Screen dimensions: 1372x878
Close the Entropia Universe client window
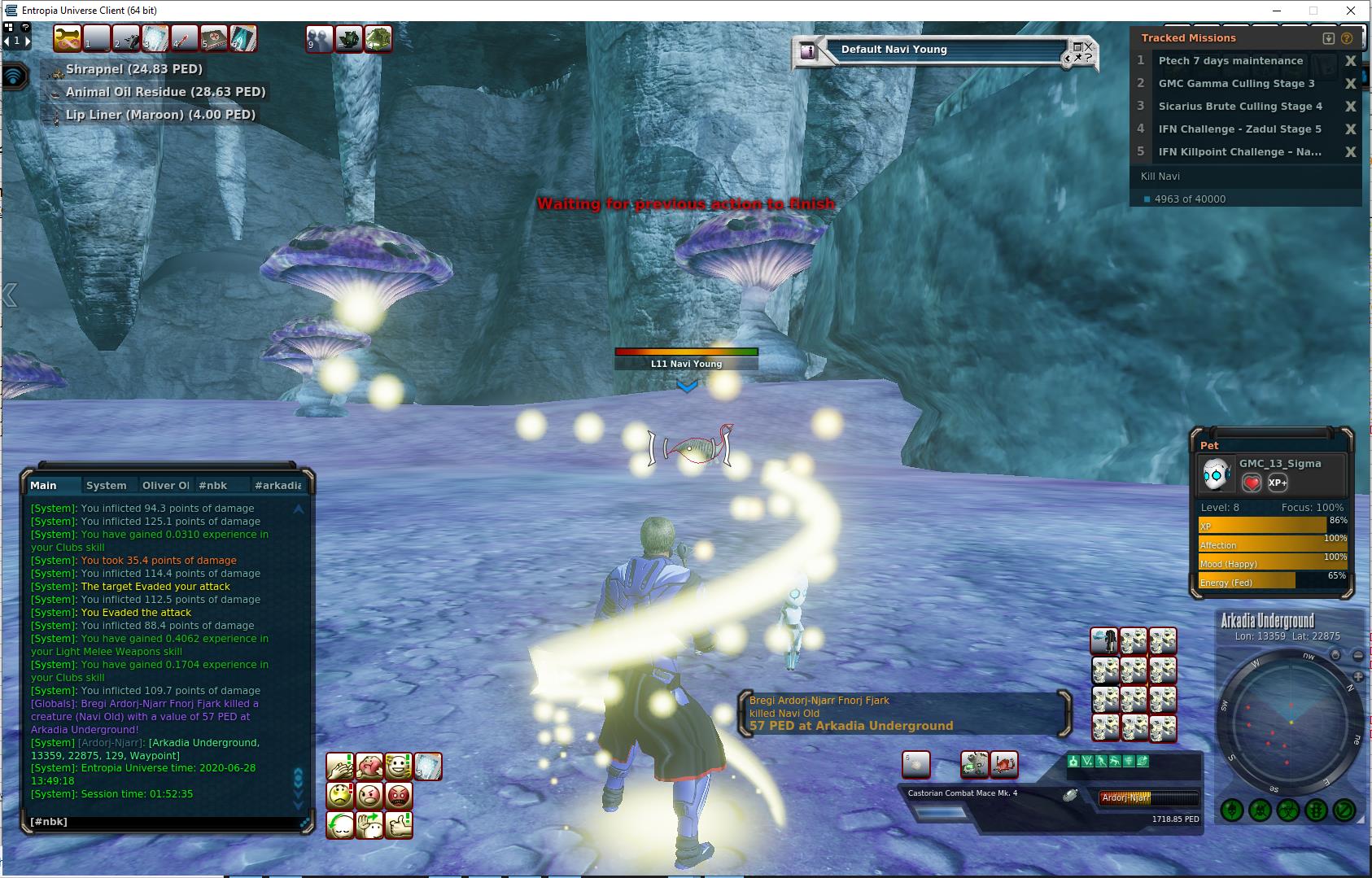(x=1352, y=11)
